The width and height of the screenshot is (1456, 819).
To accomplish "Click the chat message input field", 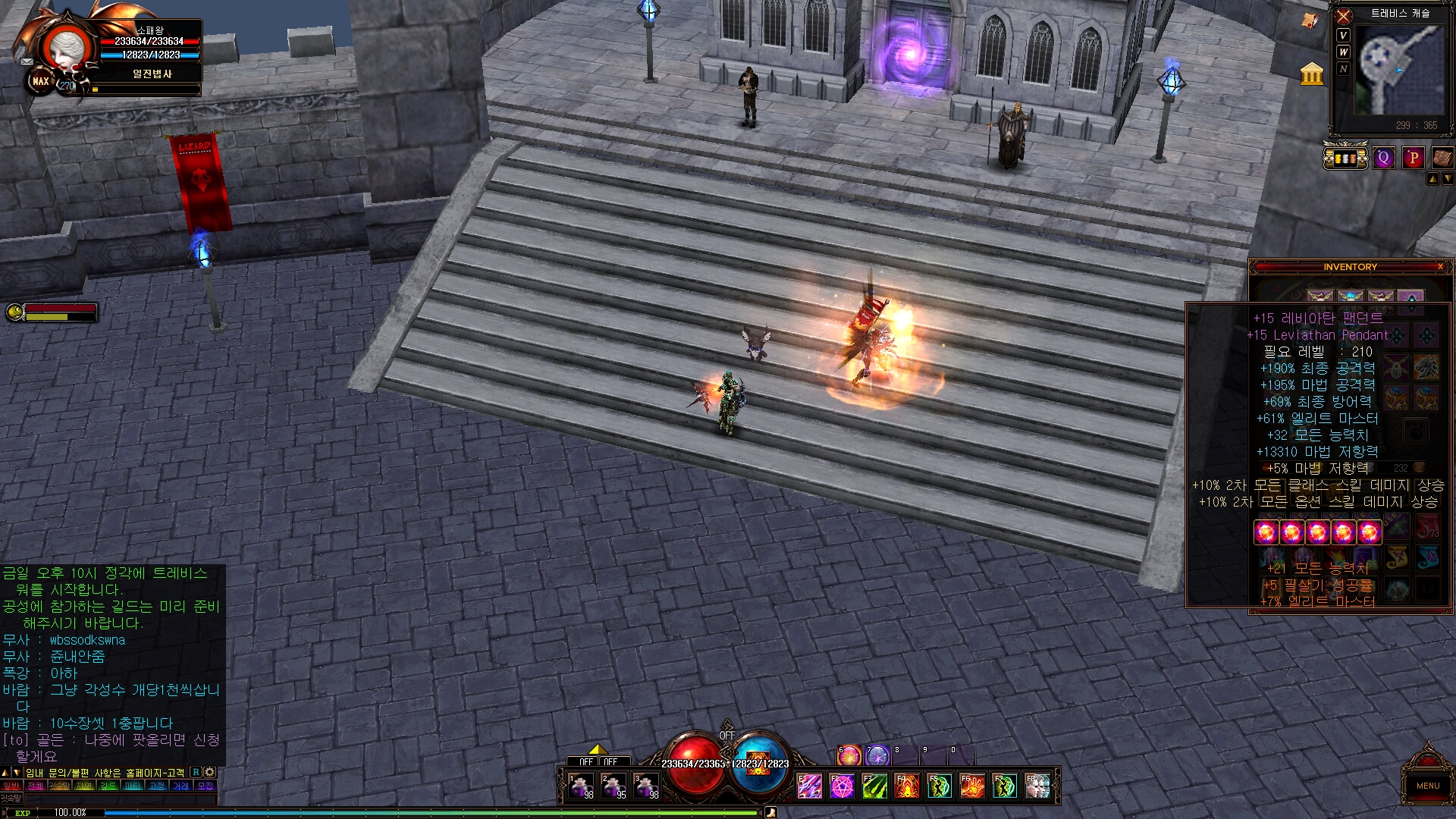I will [x=121, y=799].
